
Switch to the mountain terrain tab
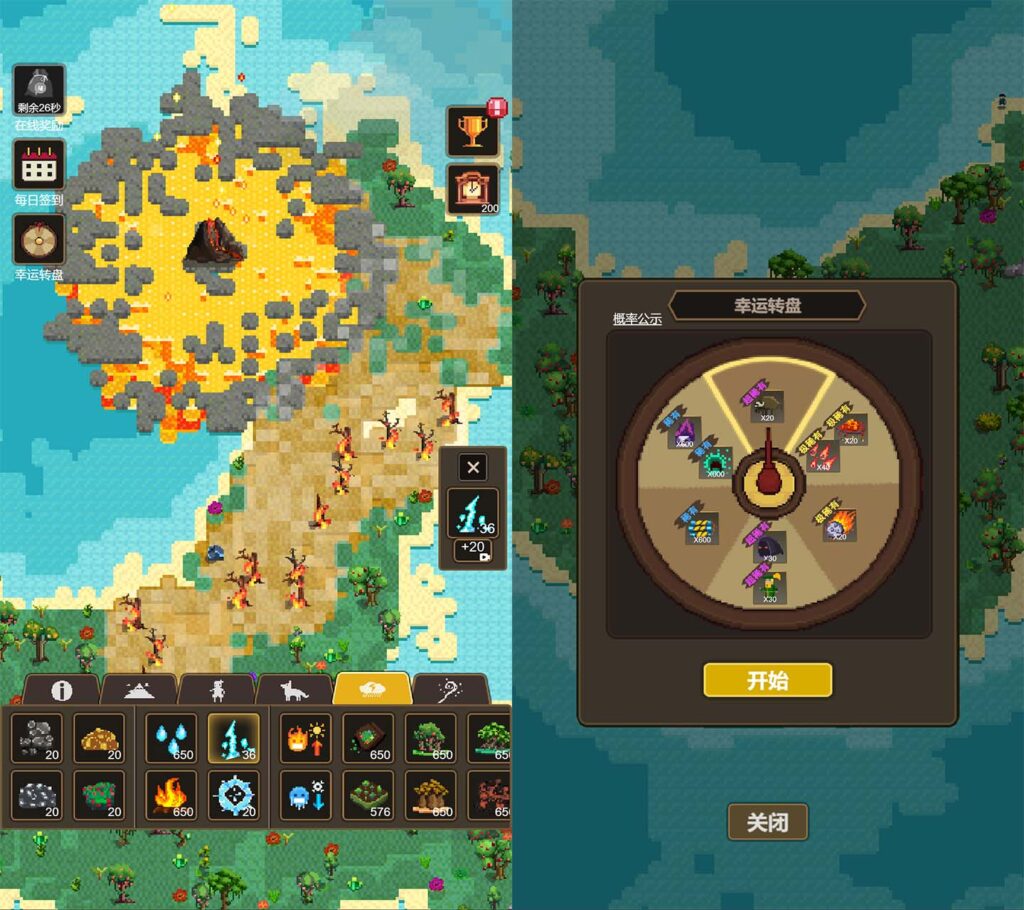click(x=139, y=690)
